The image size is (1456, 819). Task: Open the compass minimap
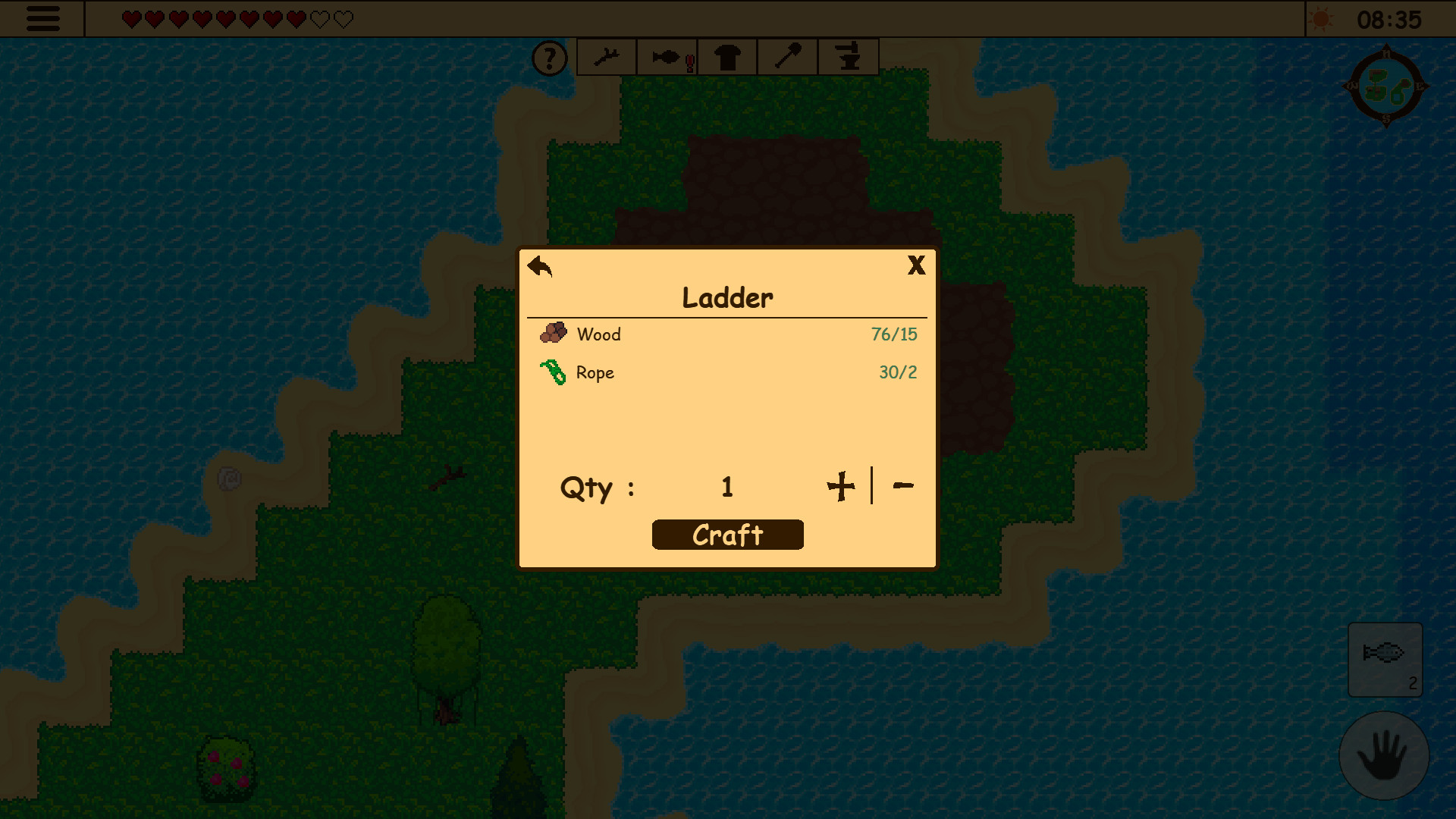(x=1387, y=86)
